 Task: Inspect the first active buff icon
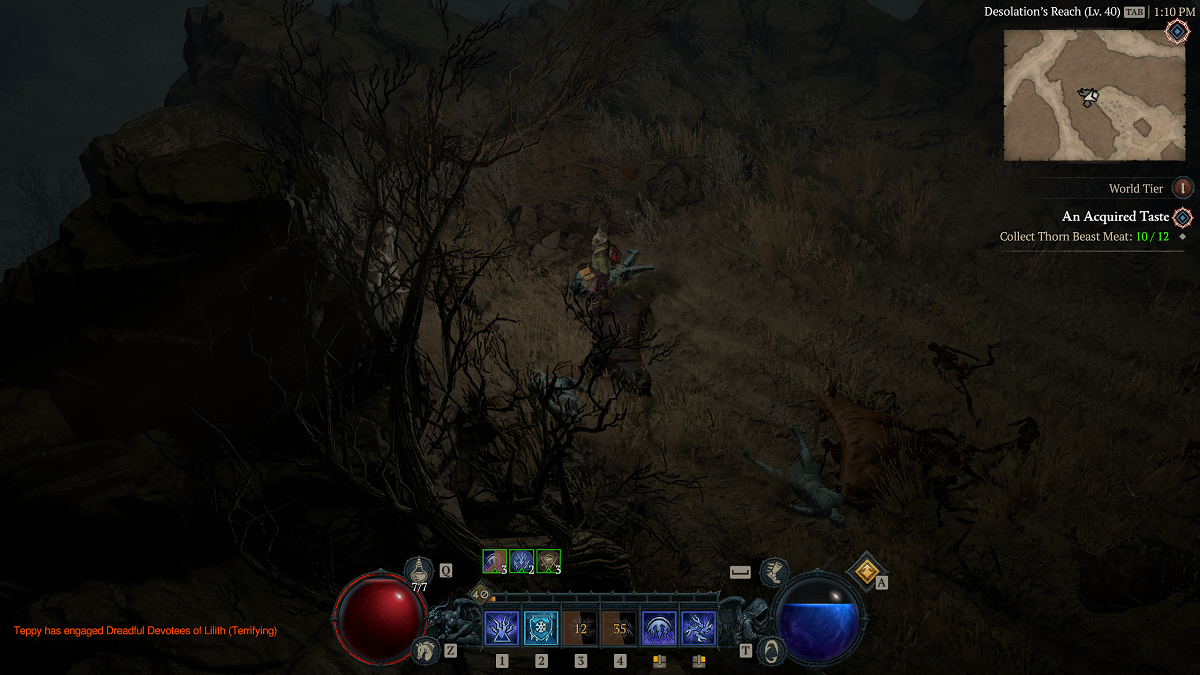(495, 562)
